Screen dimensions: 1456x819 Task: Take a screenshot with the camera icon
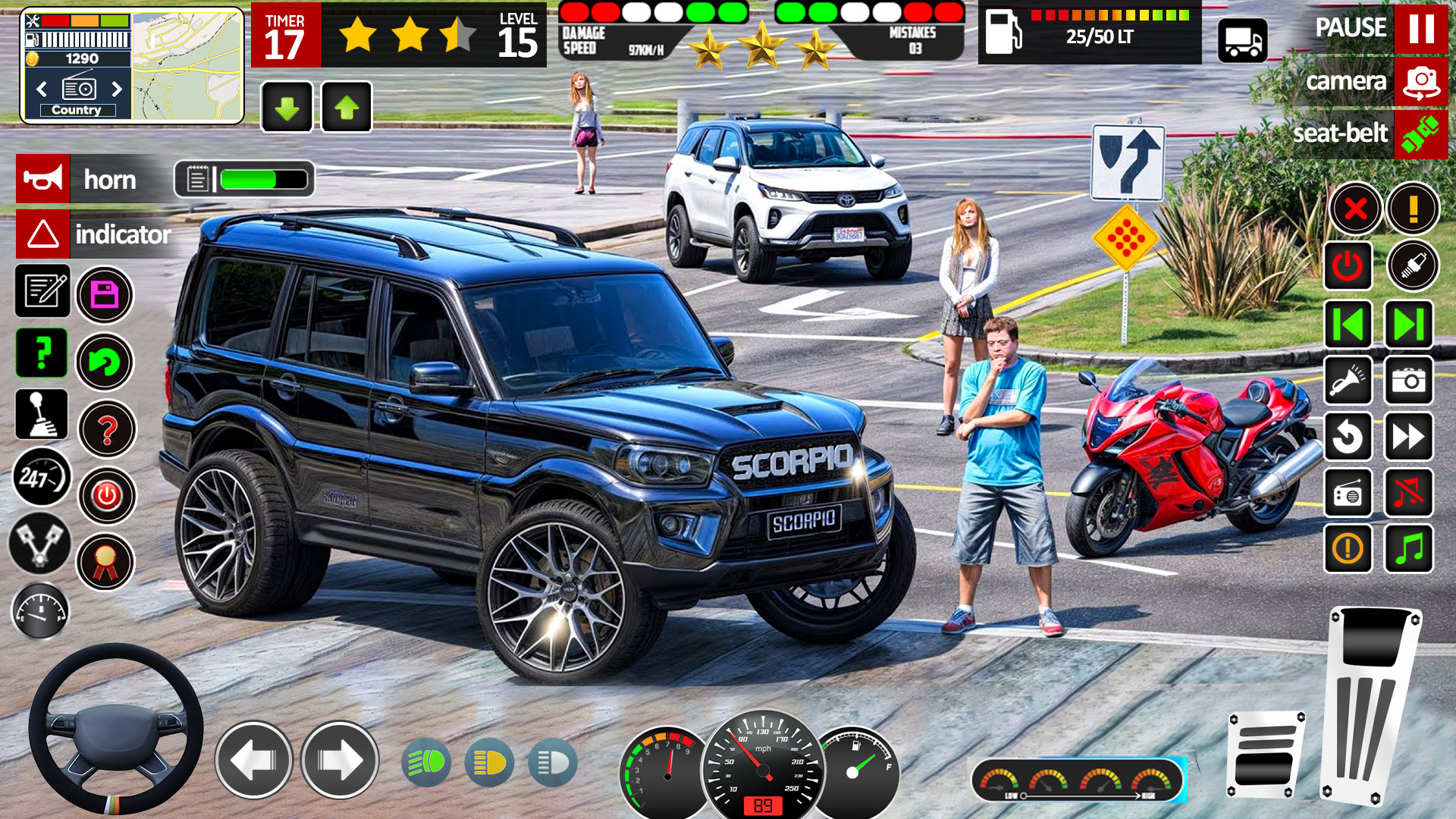pos(1408,381)
